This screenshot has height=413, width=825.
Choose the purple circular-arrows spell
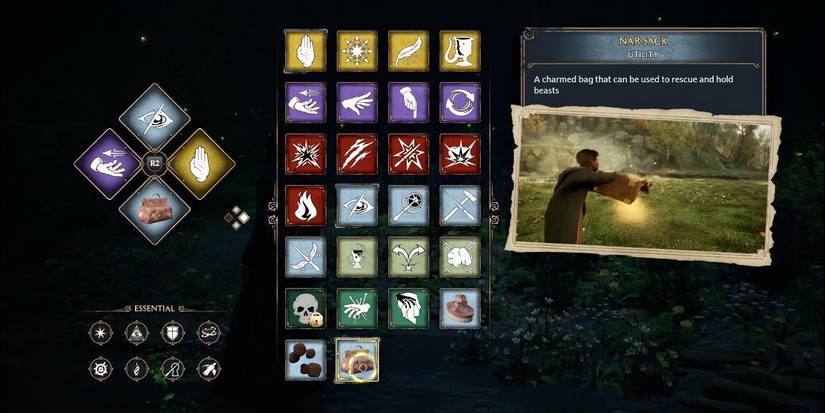coord(460,102)
